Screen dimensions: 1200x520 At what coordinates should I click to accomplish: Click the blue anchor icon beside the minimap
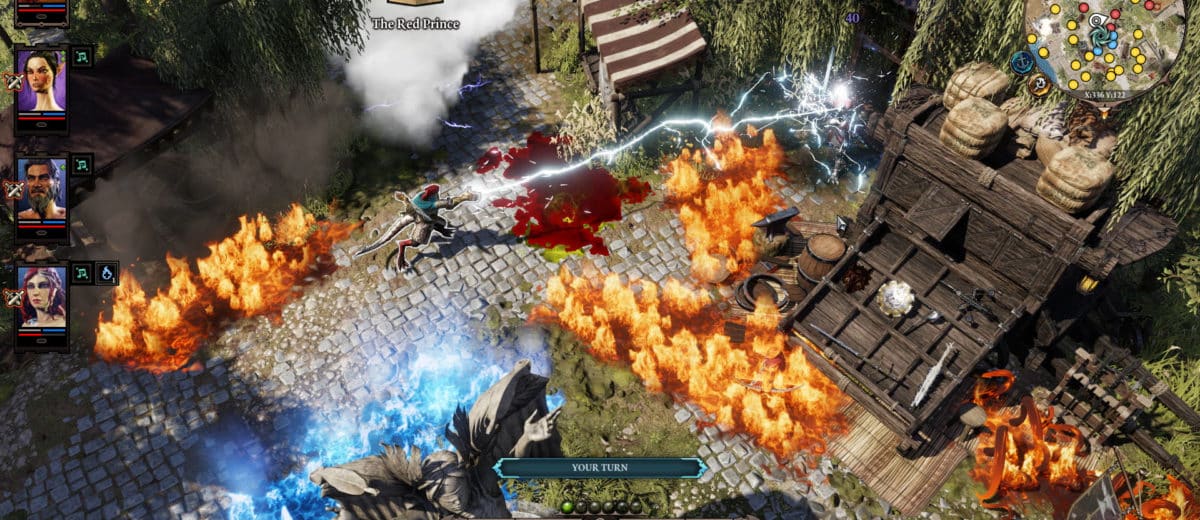[1021, 62]
